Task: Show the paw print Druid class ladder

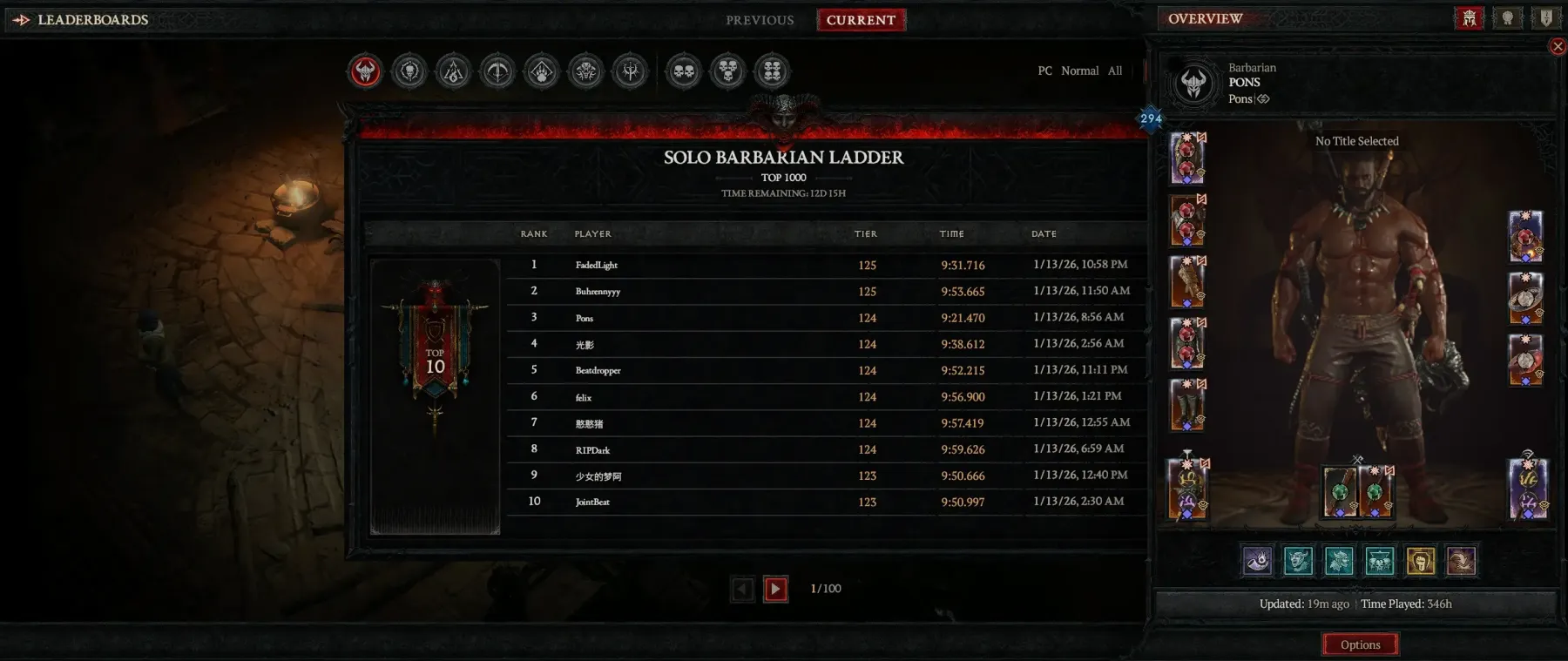Action: [x=542, y=71]
